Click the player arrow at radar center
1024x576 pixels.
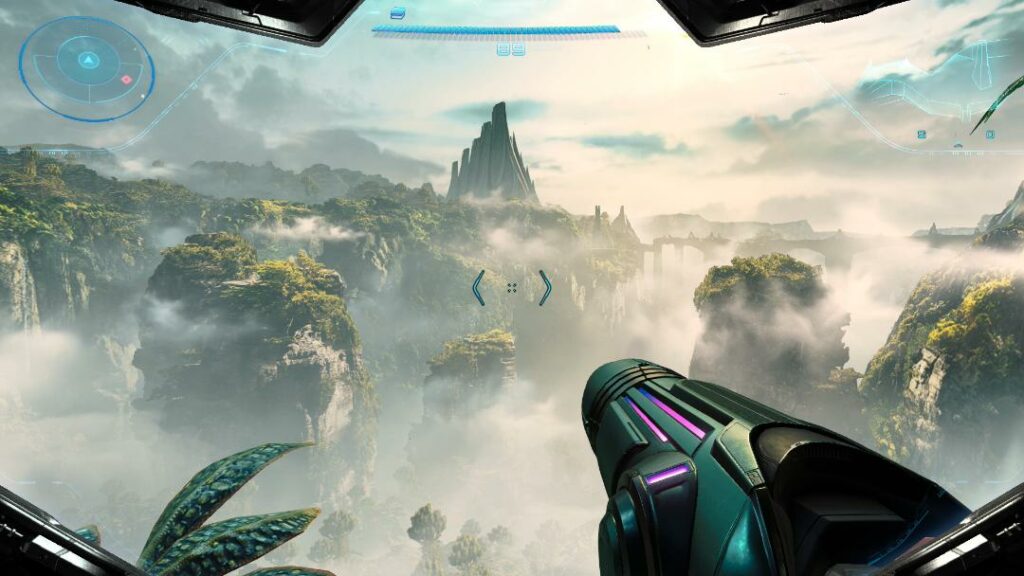tap(87, 60)
